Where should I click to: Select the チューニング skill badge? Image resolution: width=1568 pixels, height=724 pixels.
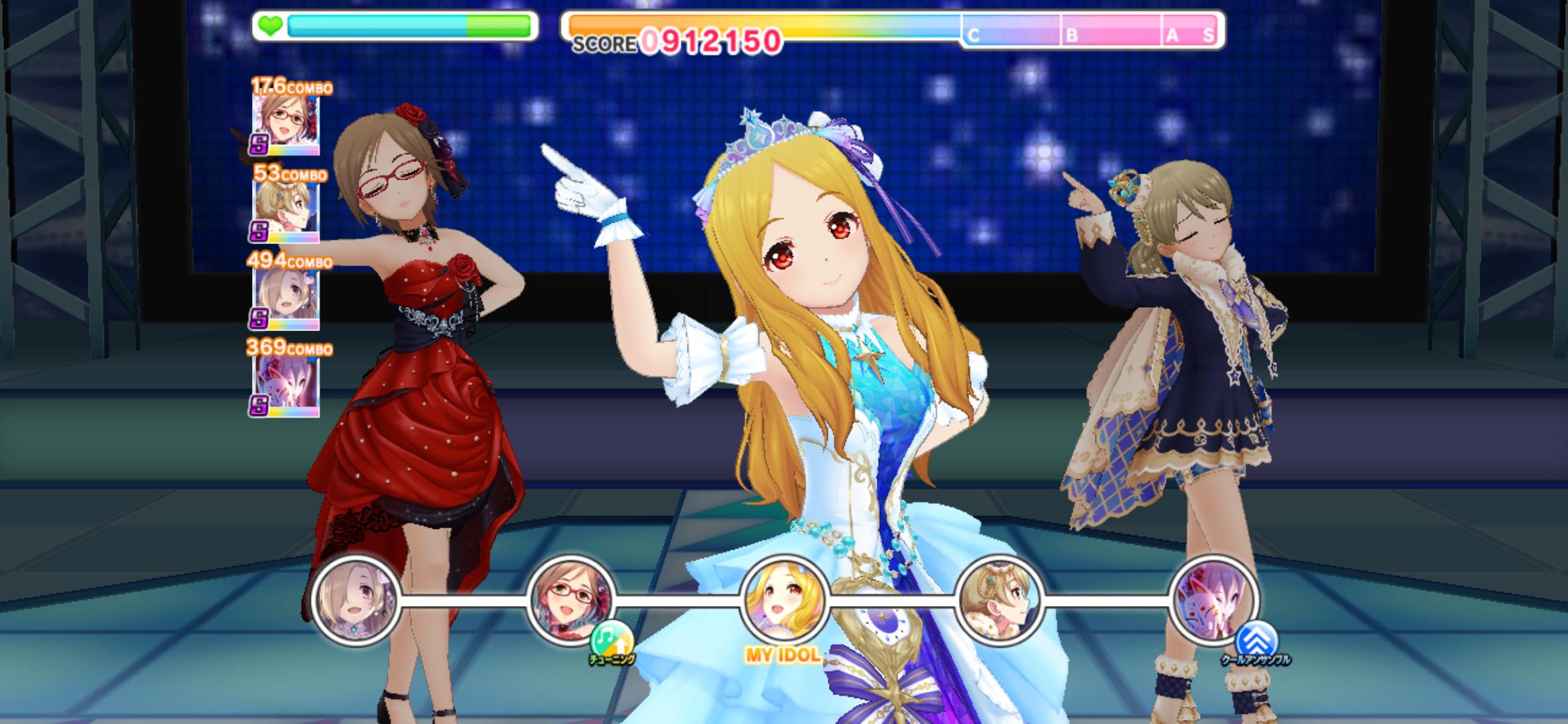click(612, 640)
